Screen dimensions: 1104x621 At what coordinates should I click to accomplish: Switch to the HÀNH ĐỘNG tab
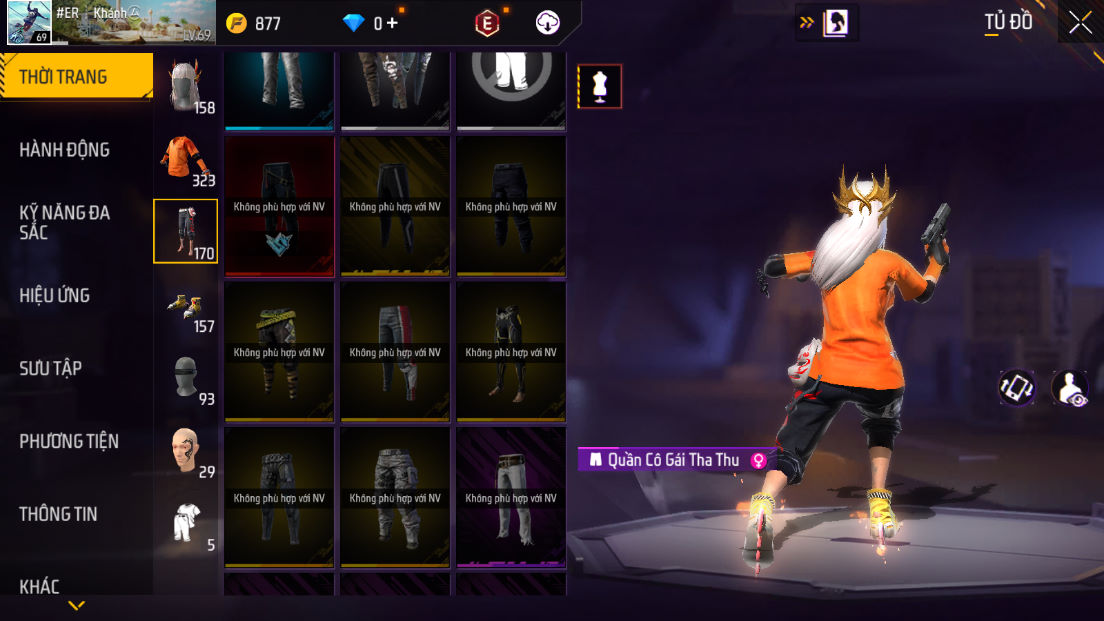click(x=65, y=150)
